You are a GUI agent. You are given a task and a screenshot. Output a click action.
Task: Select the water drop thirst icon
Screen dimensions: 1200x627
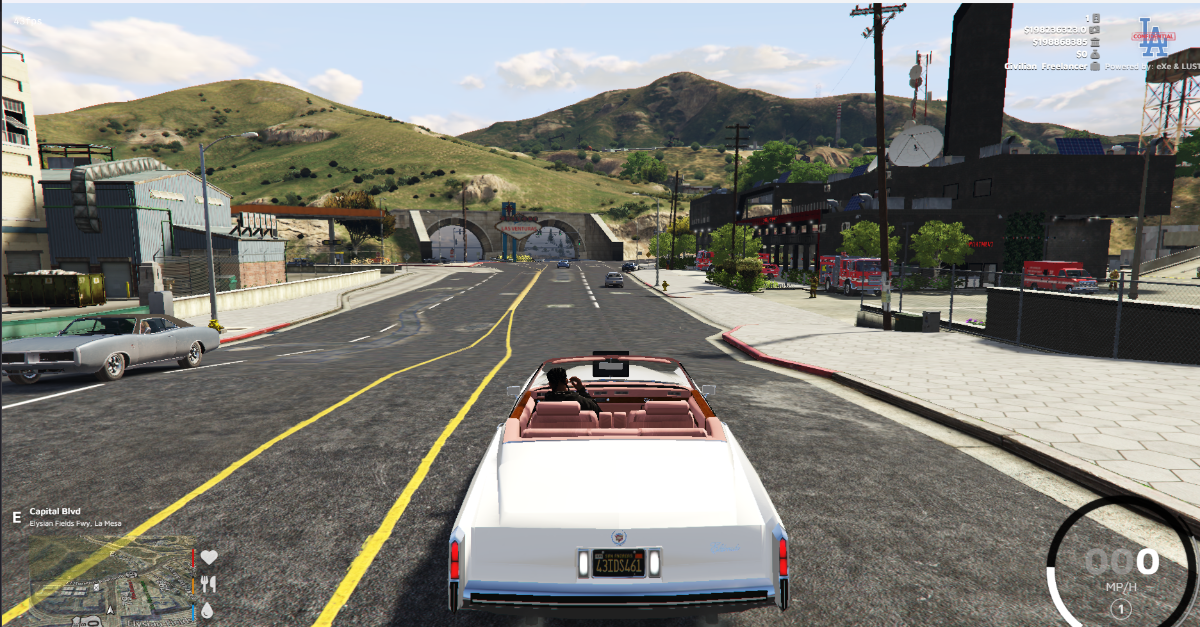[207, 609]
